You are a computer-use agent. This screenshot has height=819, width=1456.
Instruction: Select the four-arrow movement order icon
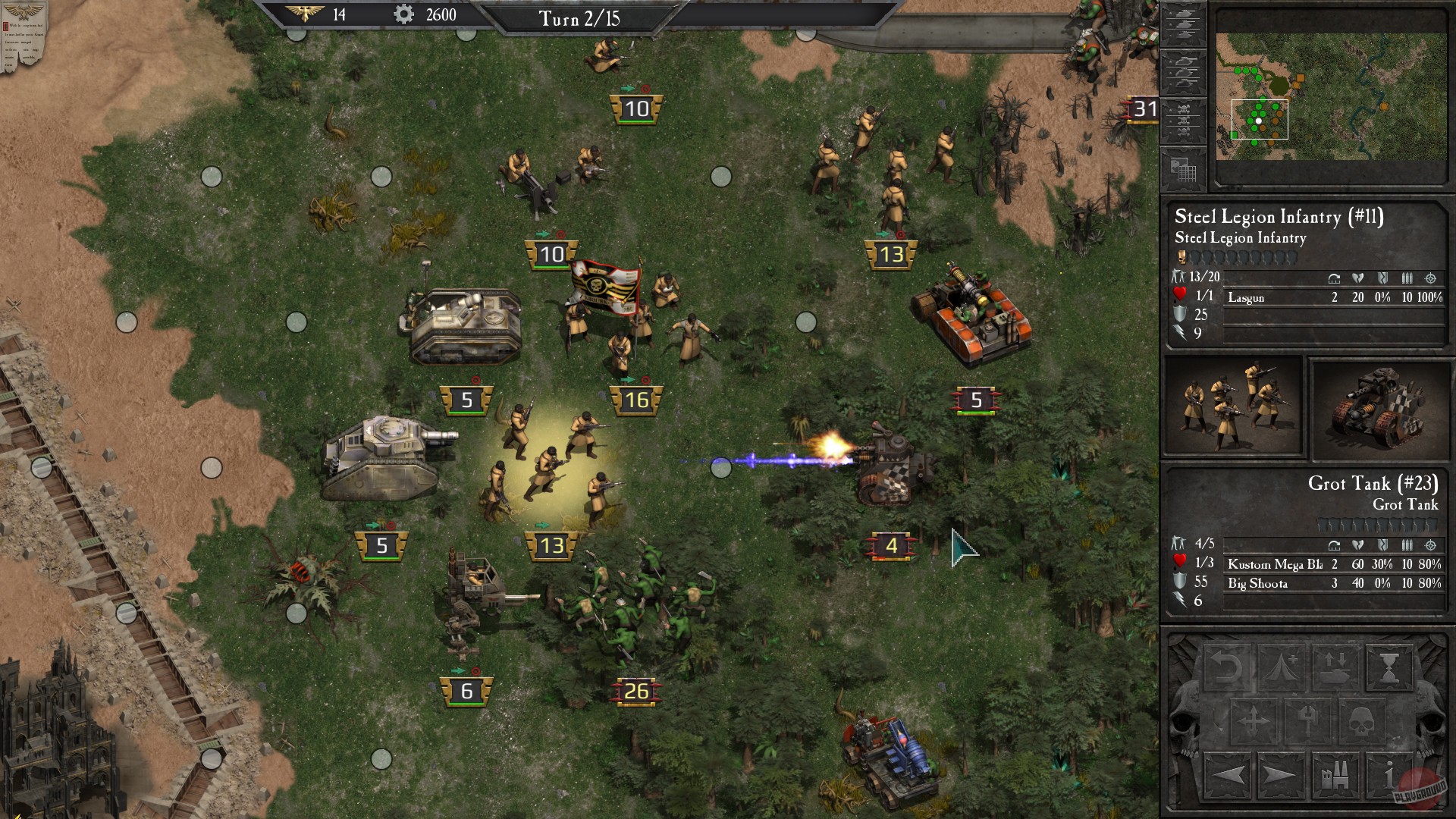pos(1254,722)
